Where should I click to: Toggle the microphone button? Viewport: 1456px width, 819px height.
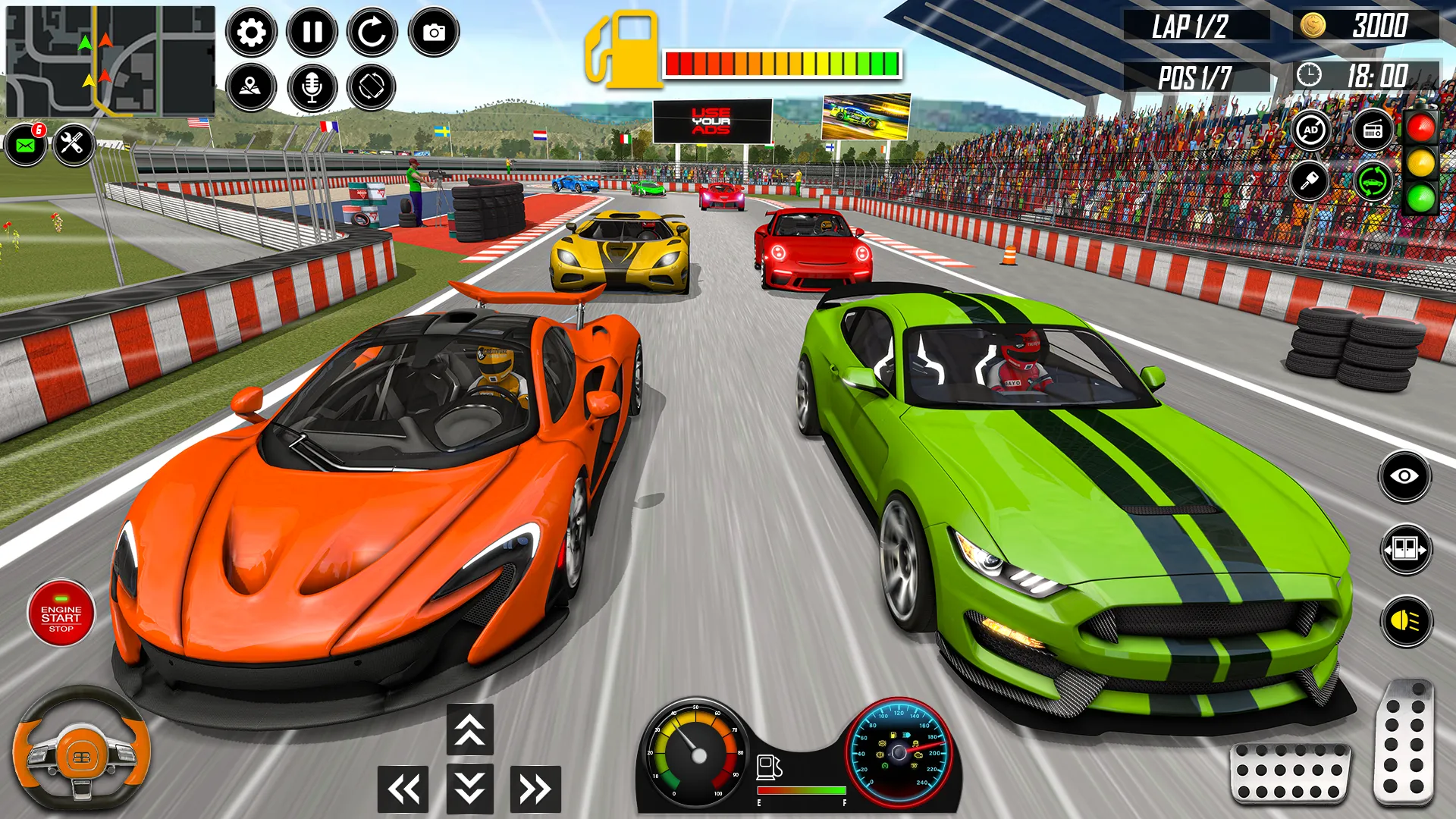312,87
